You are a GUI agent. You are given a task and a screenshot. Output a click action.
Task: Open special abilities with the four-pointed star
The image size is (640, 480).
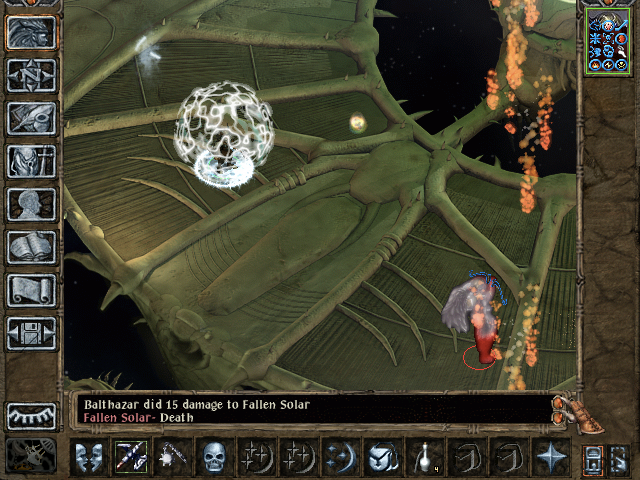point(550,457)
